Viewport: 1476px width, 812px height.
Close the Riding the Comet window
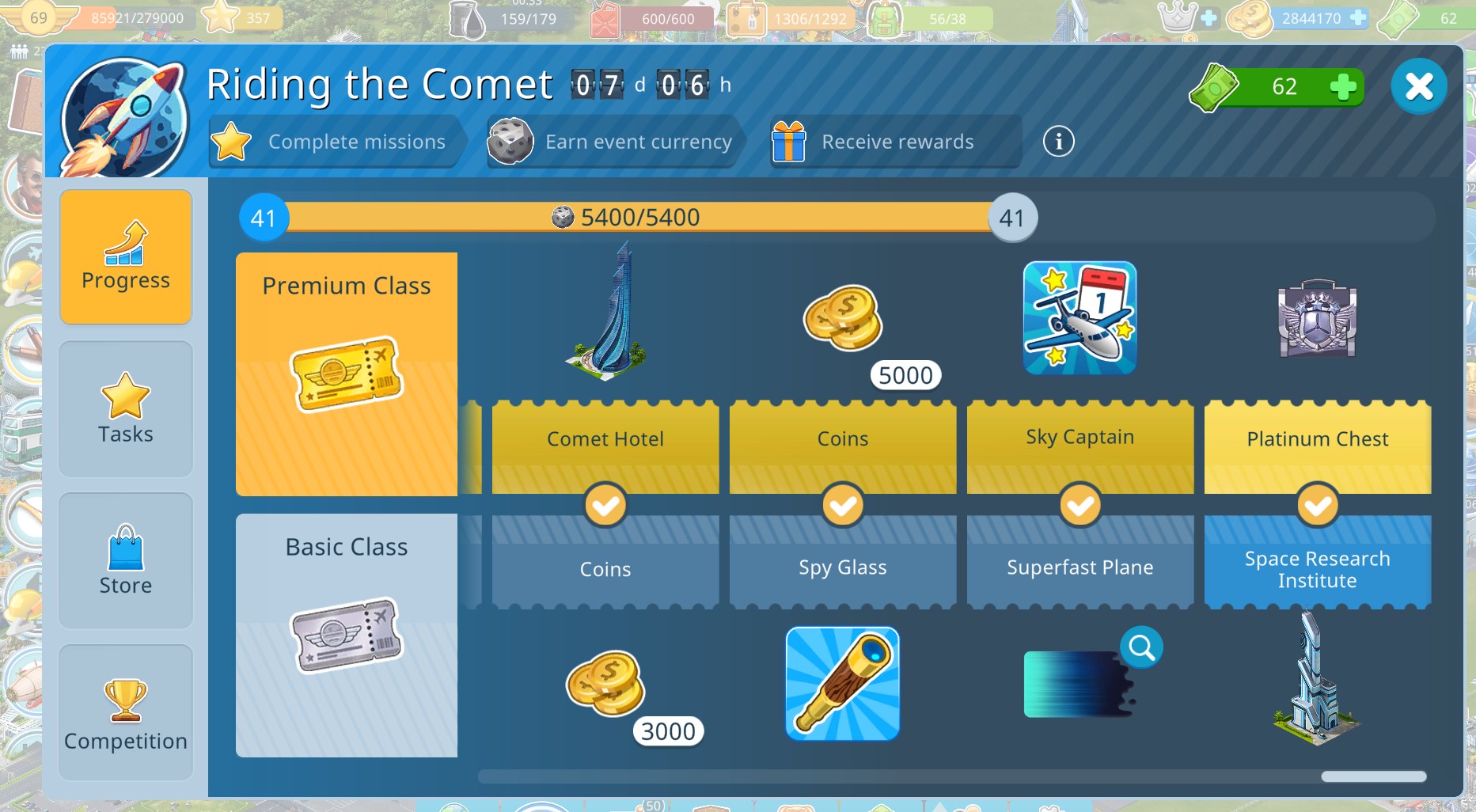tap(1418, 86)
